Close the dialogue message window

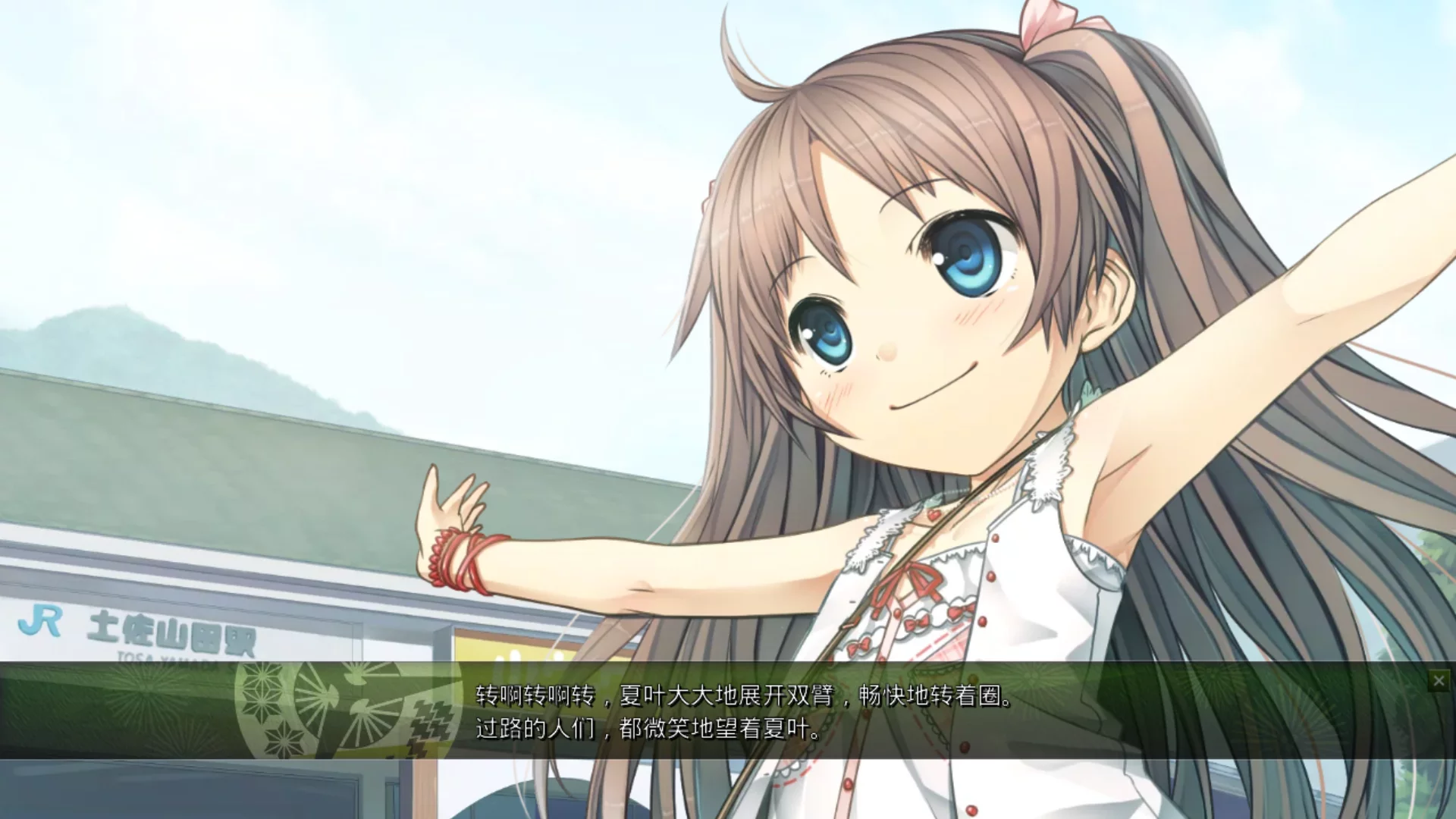(x=1439, y=680)
